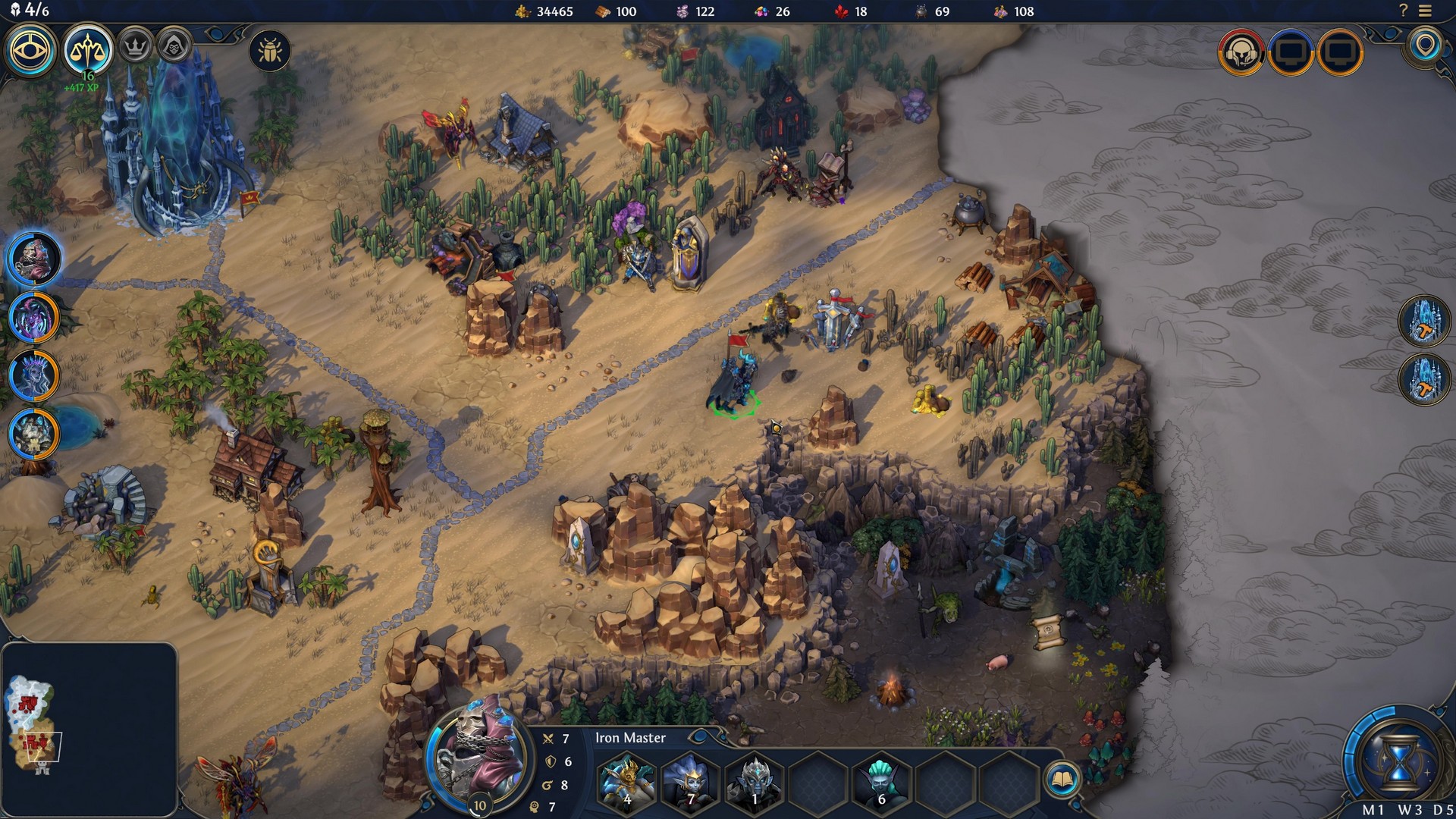Select the Iron Master hero portrait
The height and width of the screenshot is (819, 1456).
(x=478, y=764)
